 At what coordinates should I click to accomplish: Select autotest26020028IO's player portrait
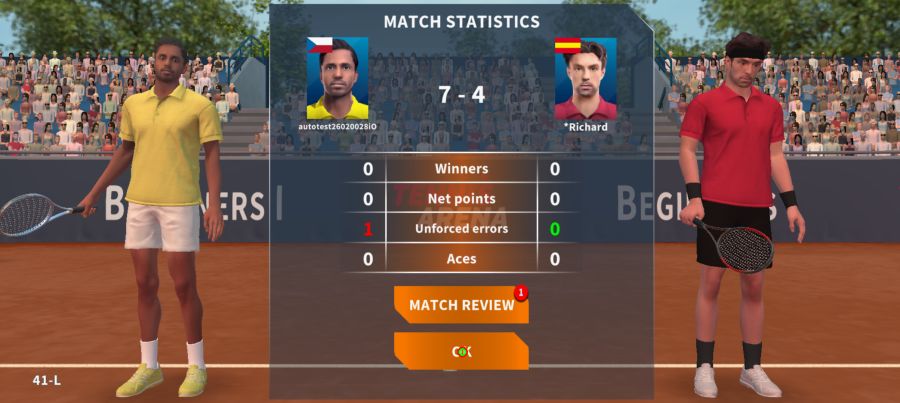pyautogui.click(x=337, y=79)
